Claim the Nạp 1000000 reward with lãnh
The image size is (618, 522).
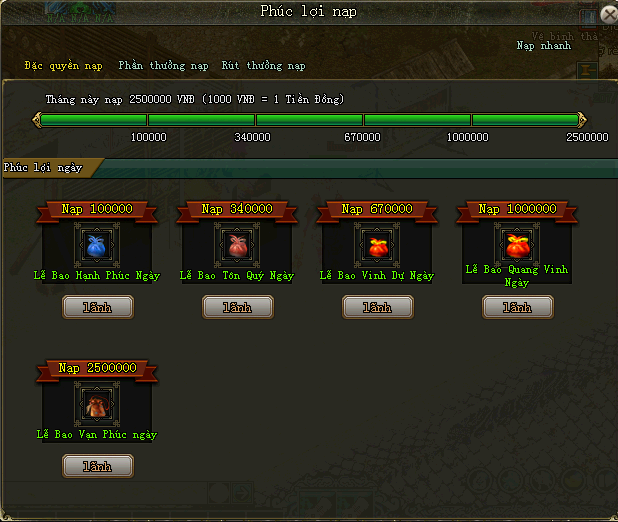coord(517,307)
